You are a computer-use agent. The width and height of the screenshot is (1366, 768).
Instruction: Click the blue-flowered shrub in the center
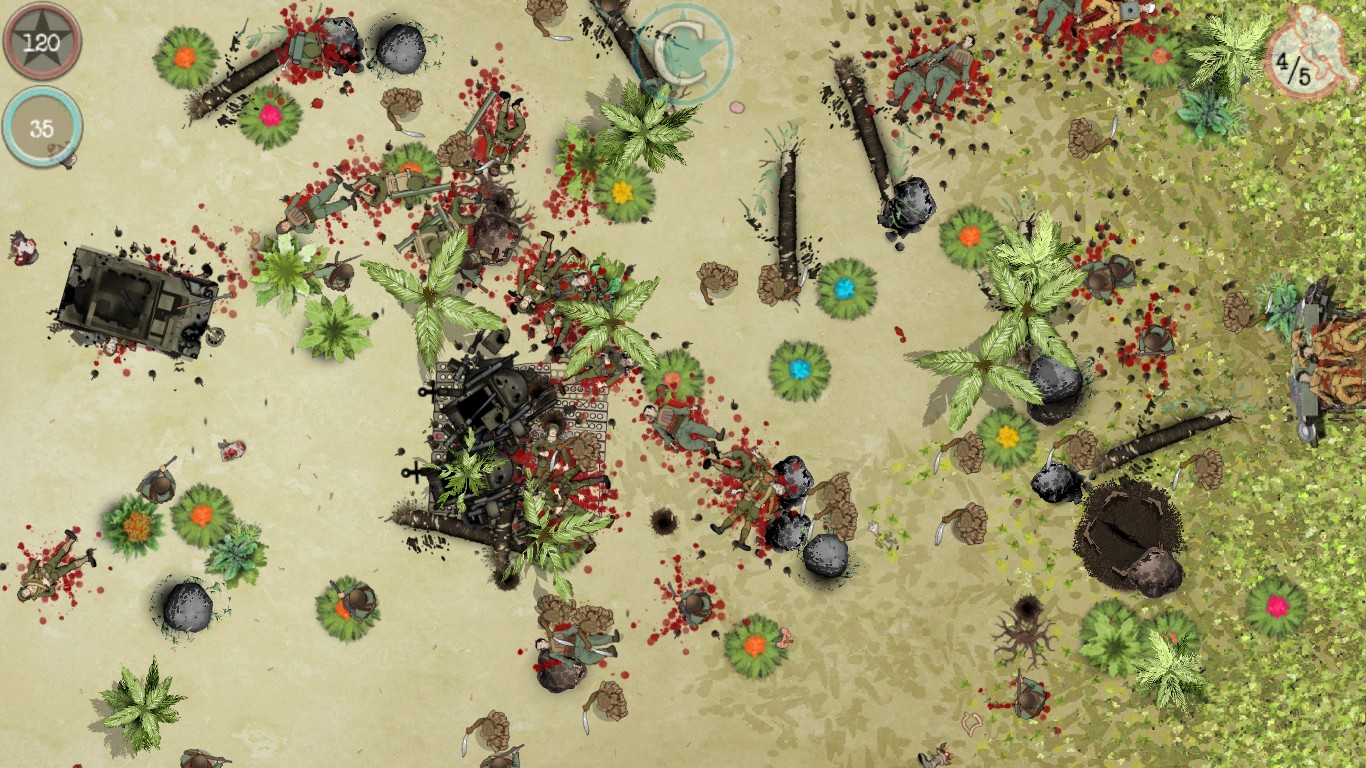(798, 368)
